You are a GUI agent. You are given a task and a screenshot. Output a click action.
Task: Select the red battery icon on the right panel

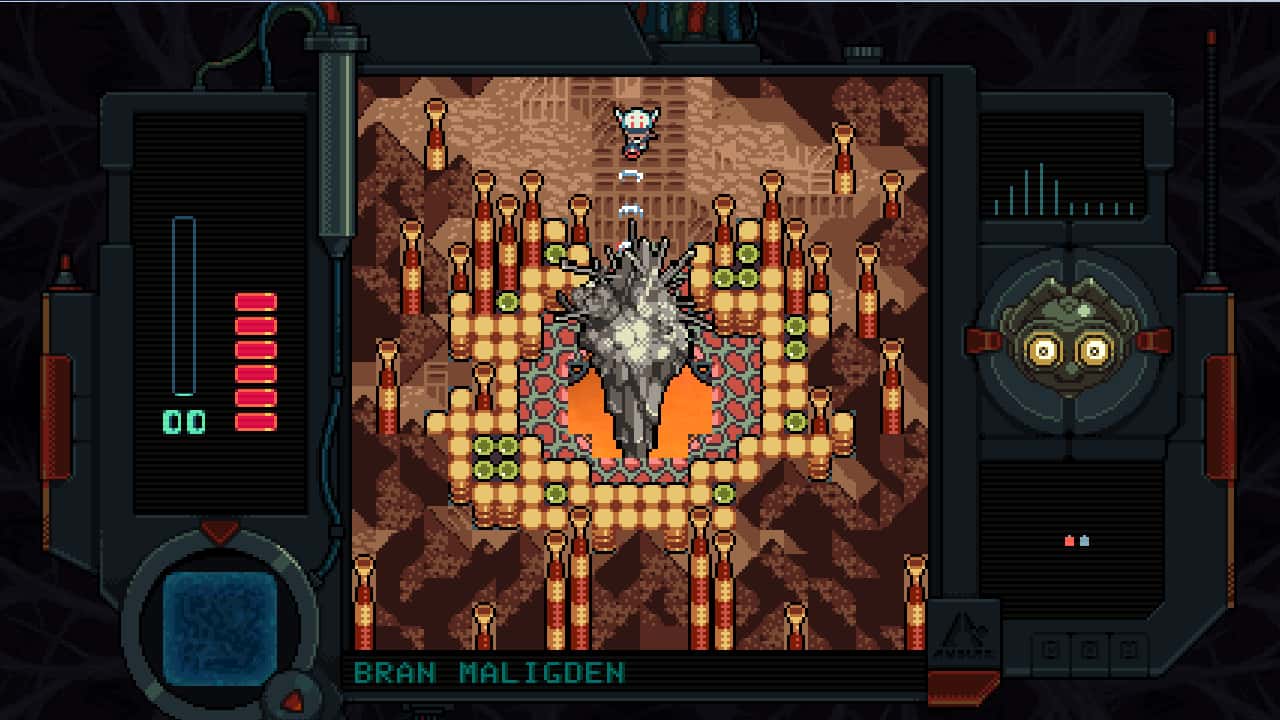click(x=1069, y=541)
